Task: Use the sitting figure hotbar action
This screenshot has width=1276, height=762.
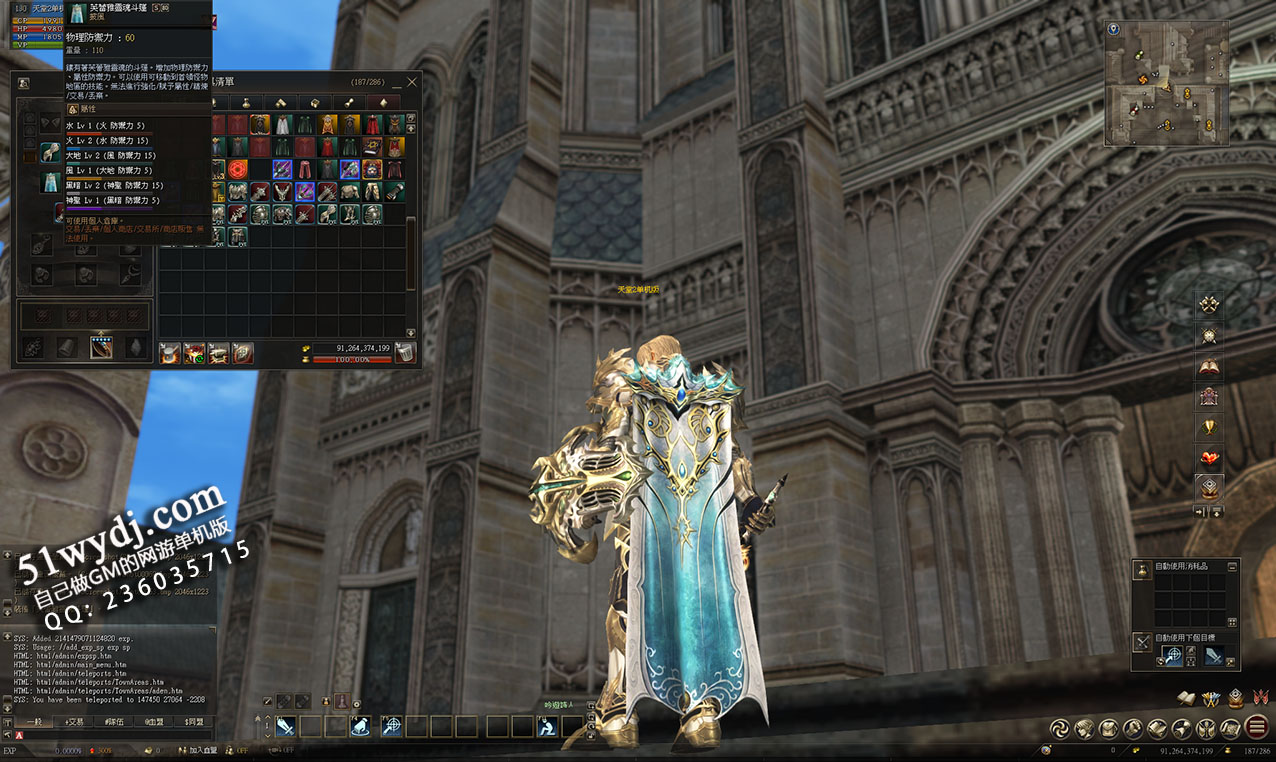Action: point(547,727)
